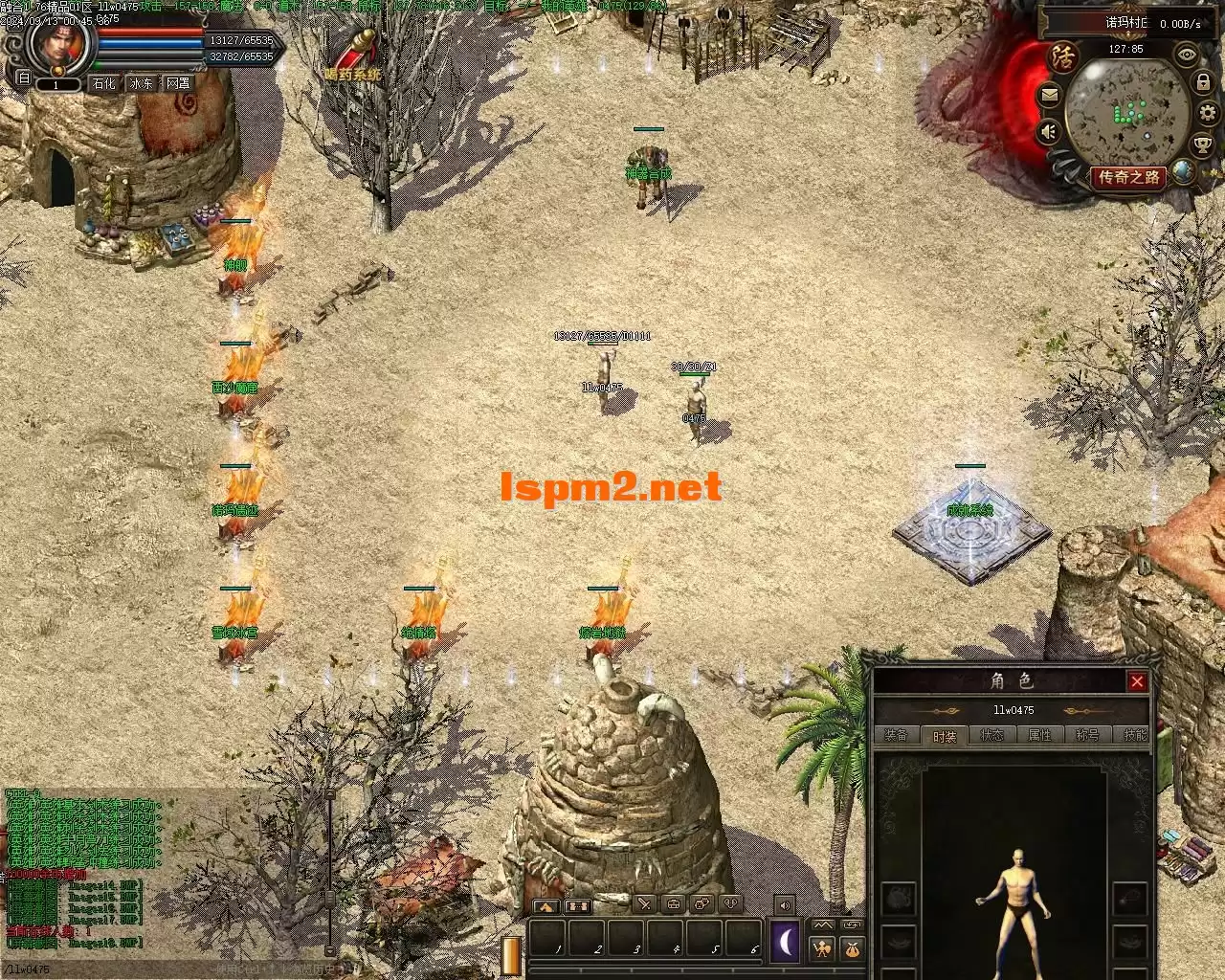
Task: Click the globe icon near the minimap
Action: pos(1185,171)
